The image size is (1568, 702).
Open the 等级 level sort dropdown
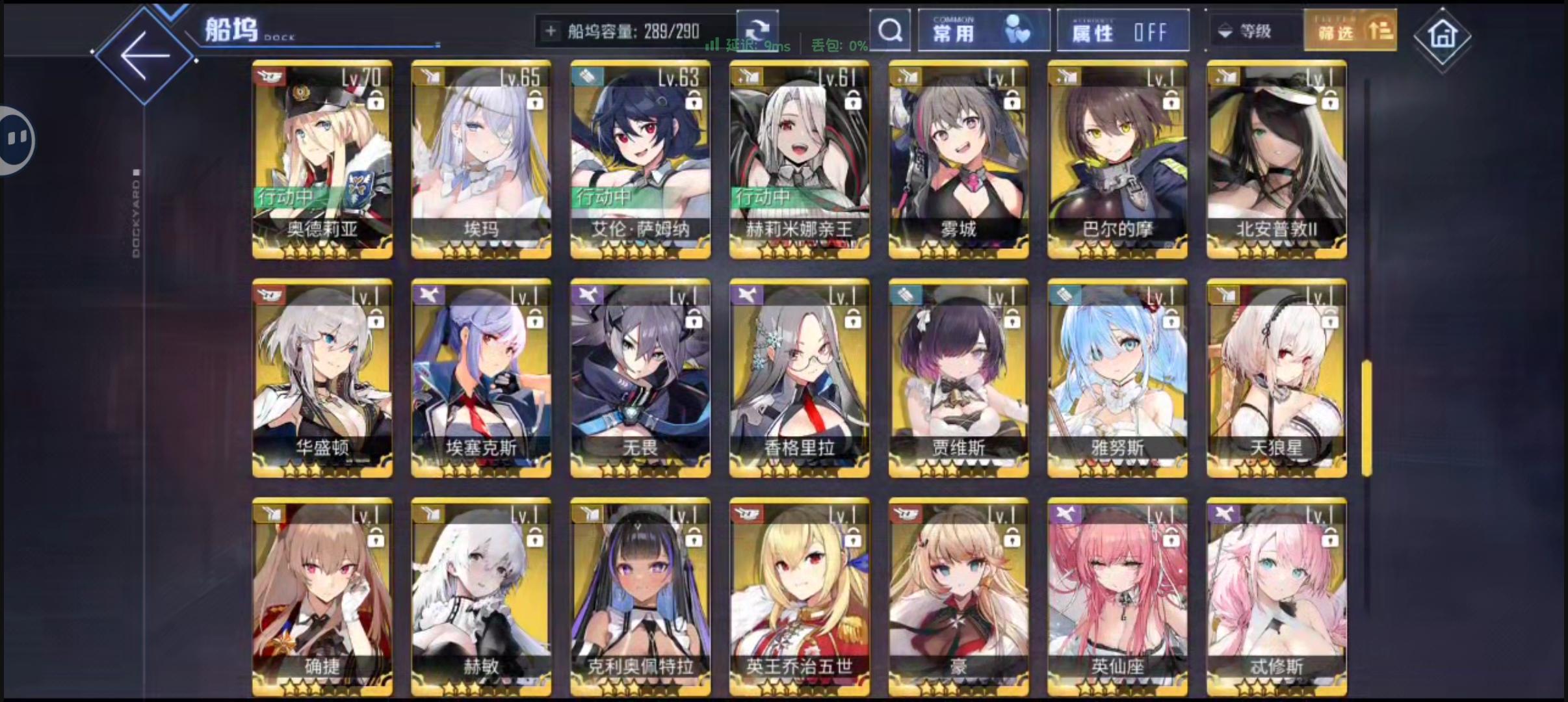click(1255, 31)
